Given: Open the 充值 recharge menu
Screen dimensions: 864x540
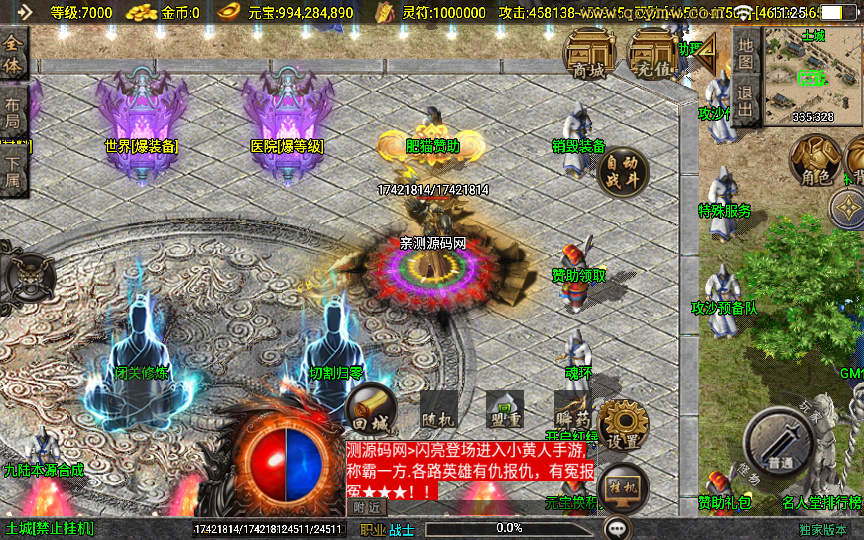Looking at the screenshot, I should point(651,52).
